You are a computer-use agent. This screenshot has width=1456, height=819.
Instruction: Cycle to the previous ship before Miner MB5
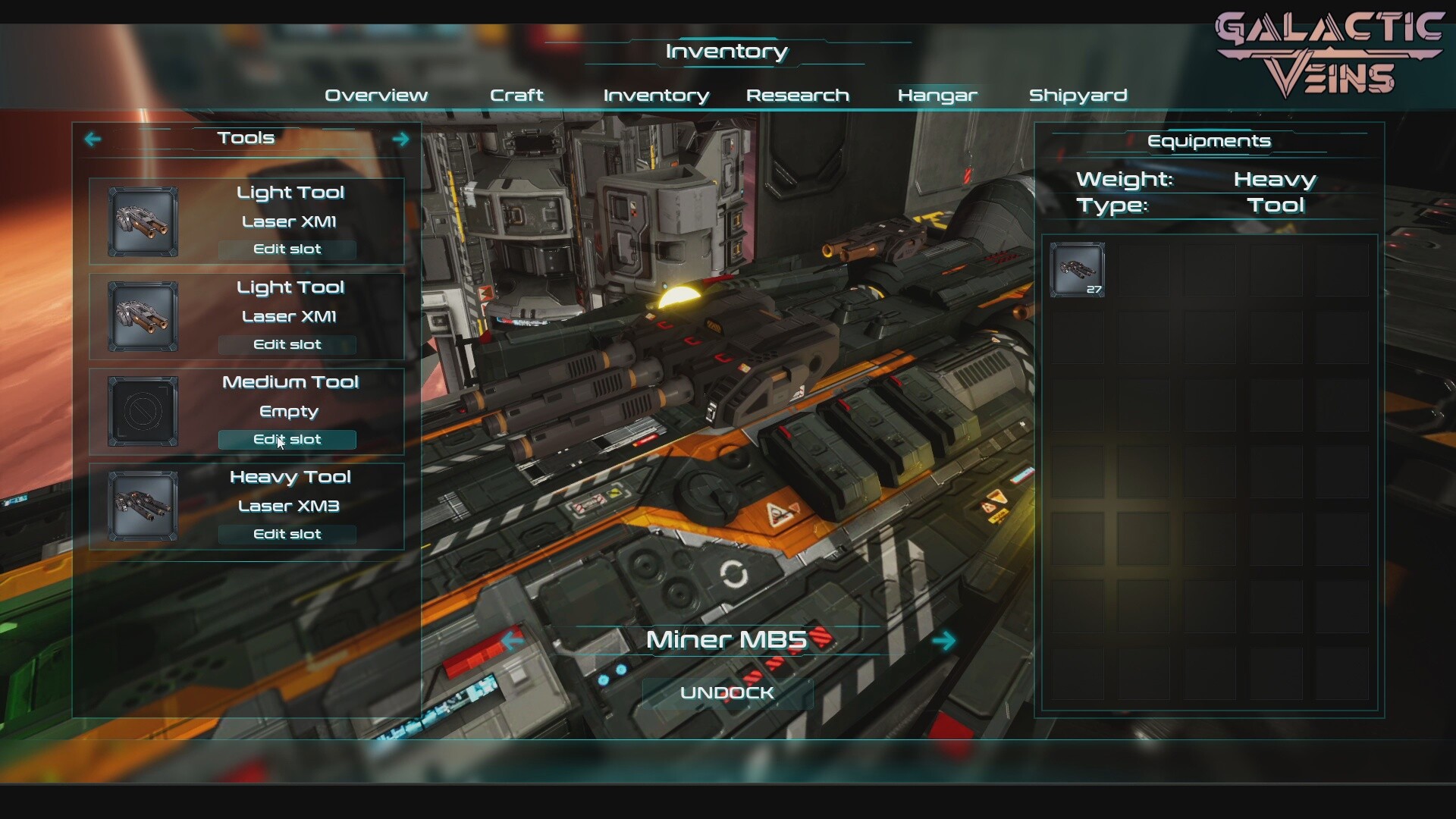[513, 641]
